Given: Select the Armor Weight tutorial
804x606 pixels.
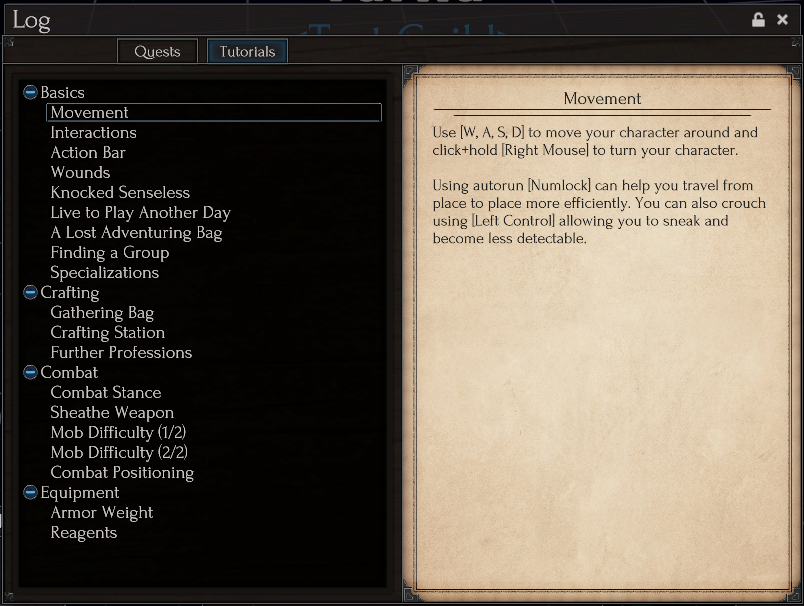Looking at the screenshot, I should 102,512.
